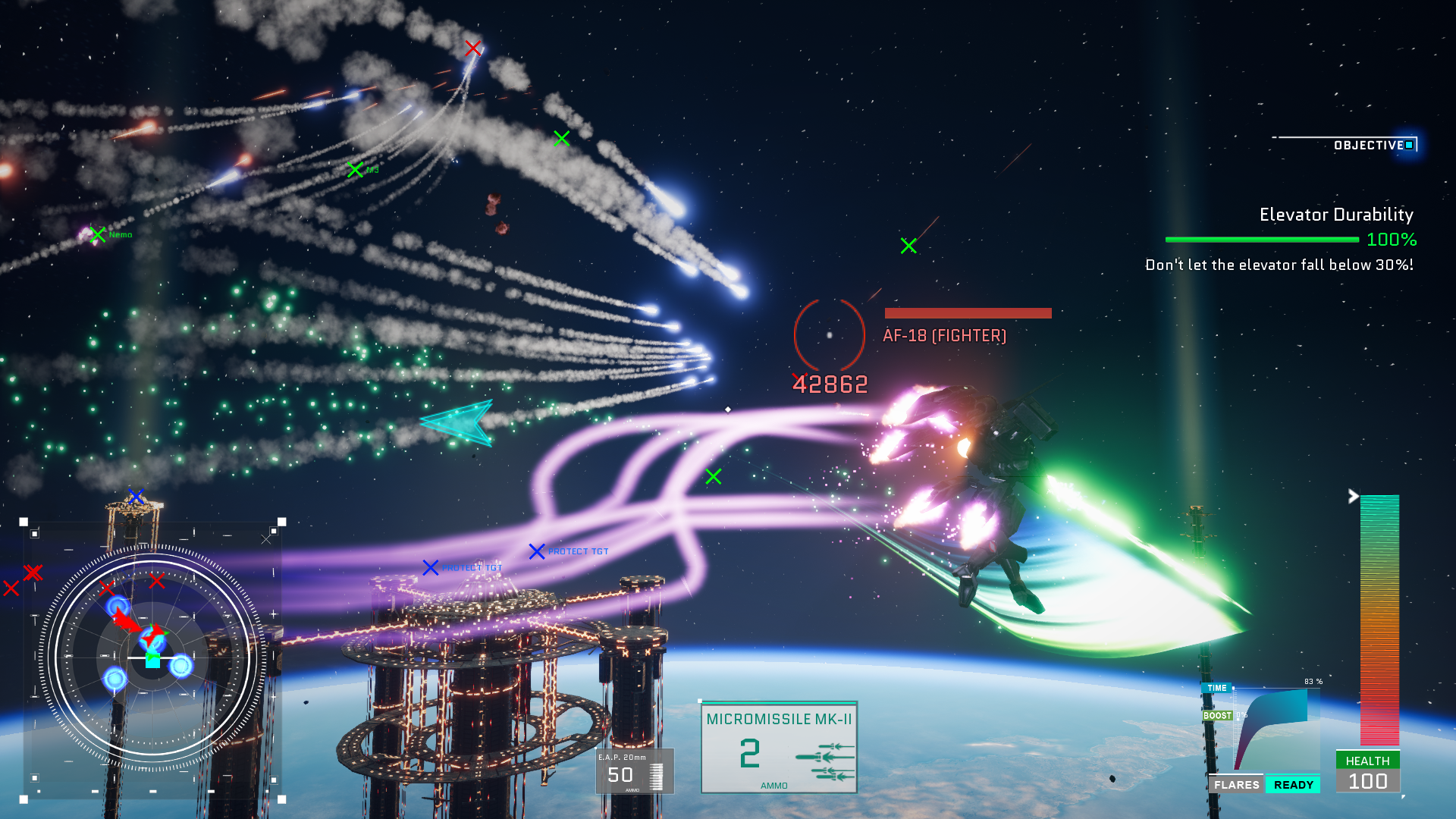
Task: Select the Micromissile MK-II weapon panel
Action: pos(779,748)
